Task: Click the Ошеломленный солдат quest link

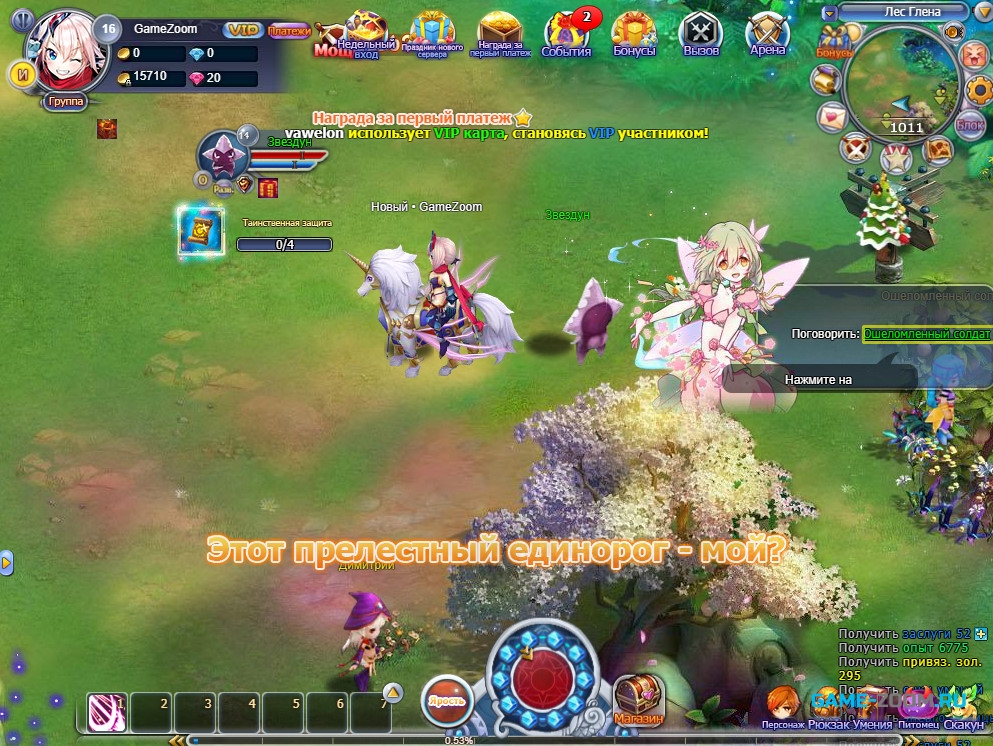Action: 926,333
